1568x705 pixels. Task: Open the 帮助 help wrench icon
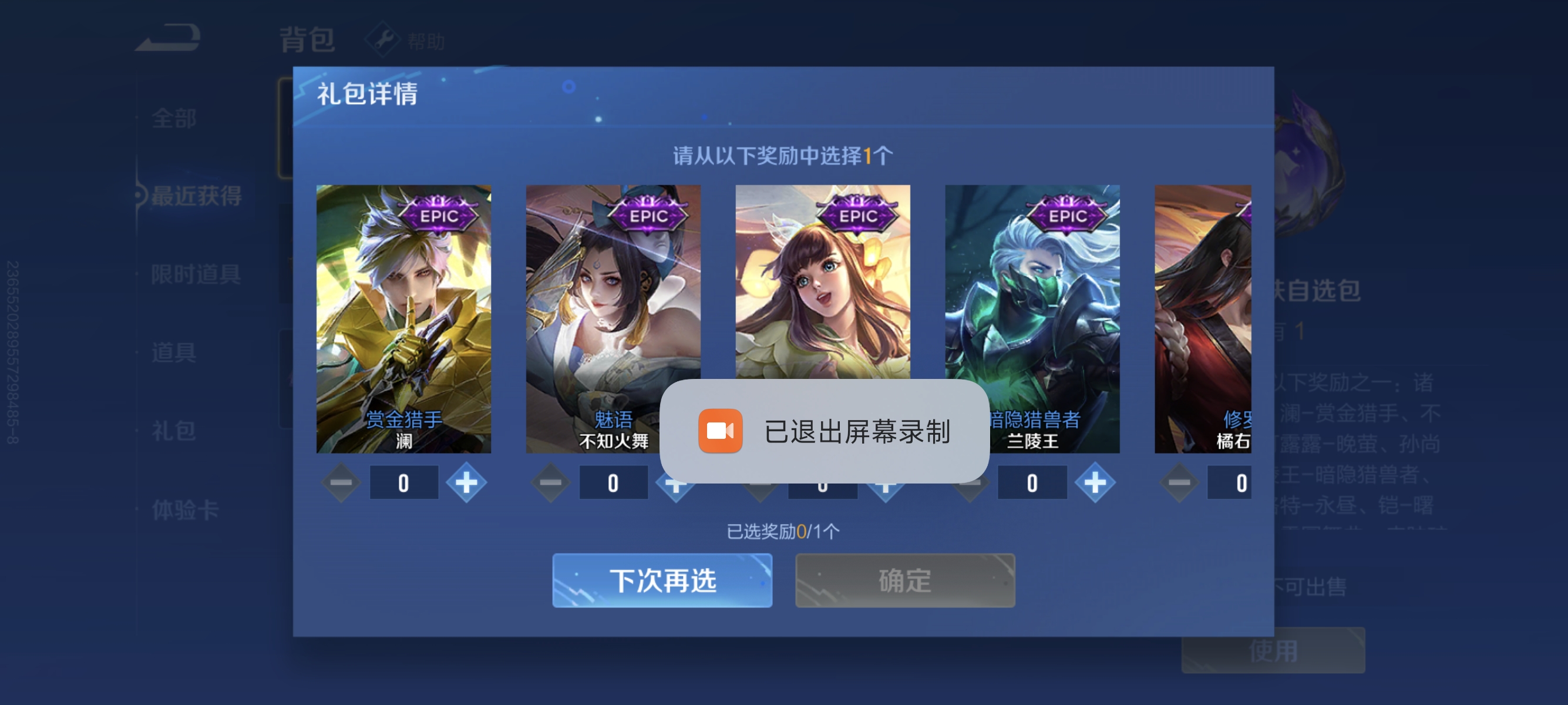[x=382, y=39]
